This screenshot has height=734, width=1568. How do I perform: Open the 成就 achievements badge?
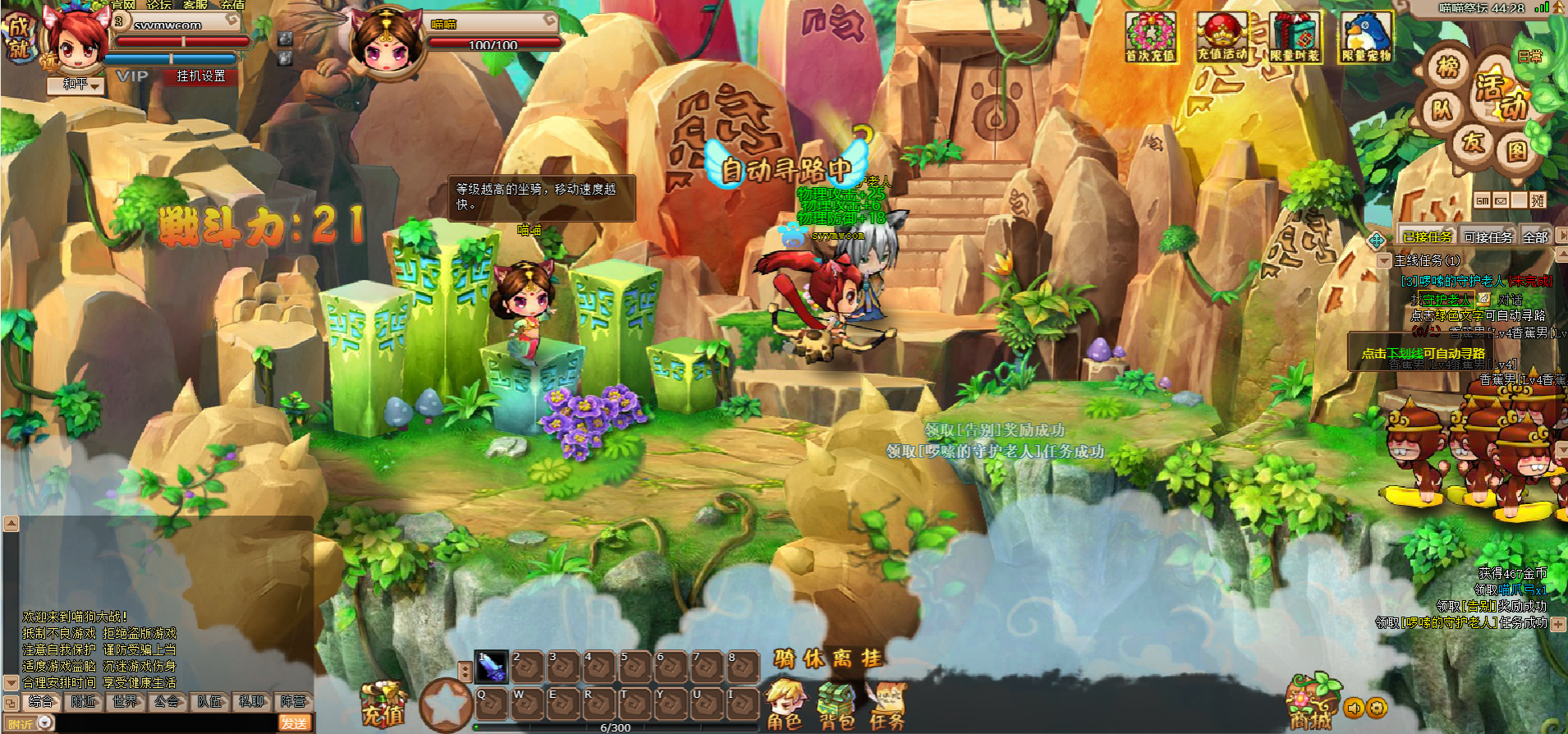(18, 37)
